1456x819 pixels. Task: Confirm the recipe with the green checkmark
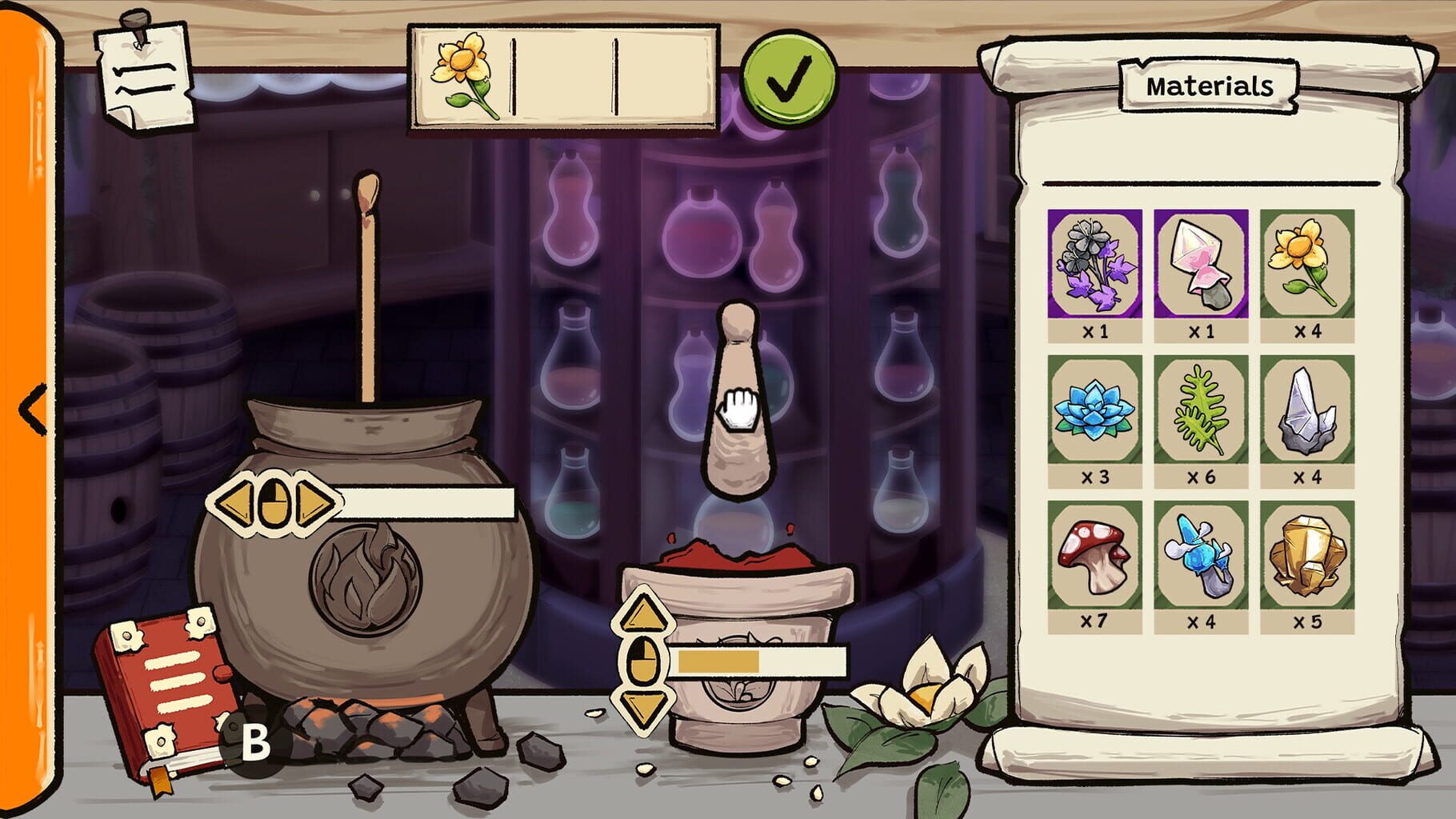(x=789, y=78)
